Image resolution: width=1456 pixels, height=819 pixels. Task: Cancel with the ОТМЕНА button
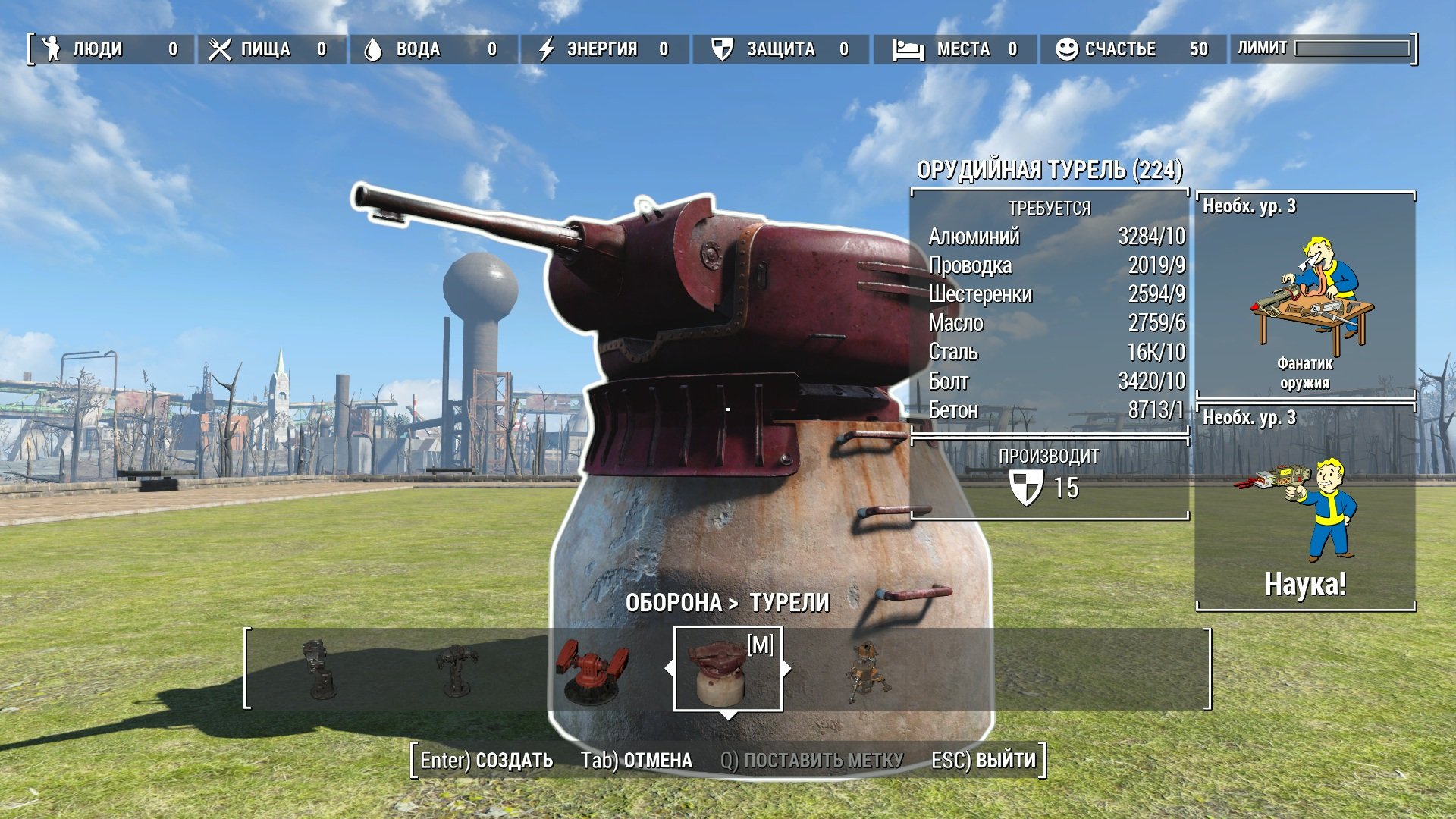636,761
